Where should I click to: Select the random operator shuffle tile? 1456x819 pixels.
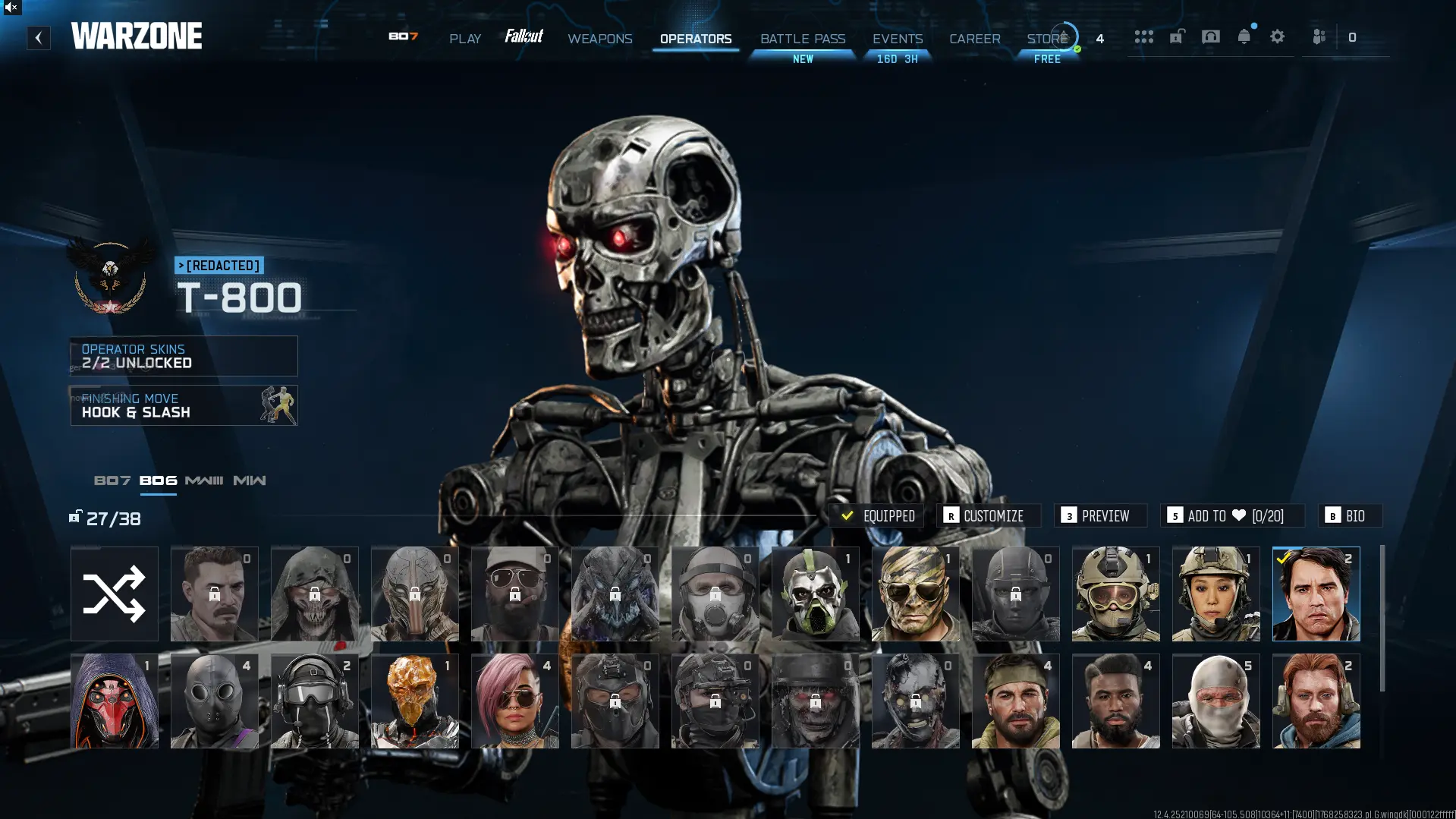coord(114,594)
